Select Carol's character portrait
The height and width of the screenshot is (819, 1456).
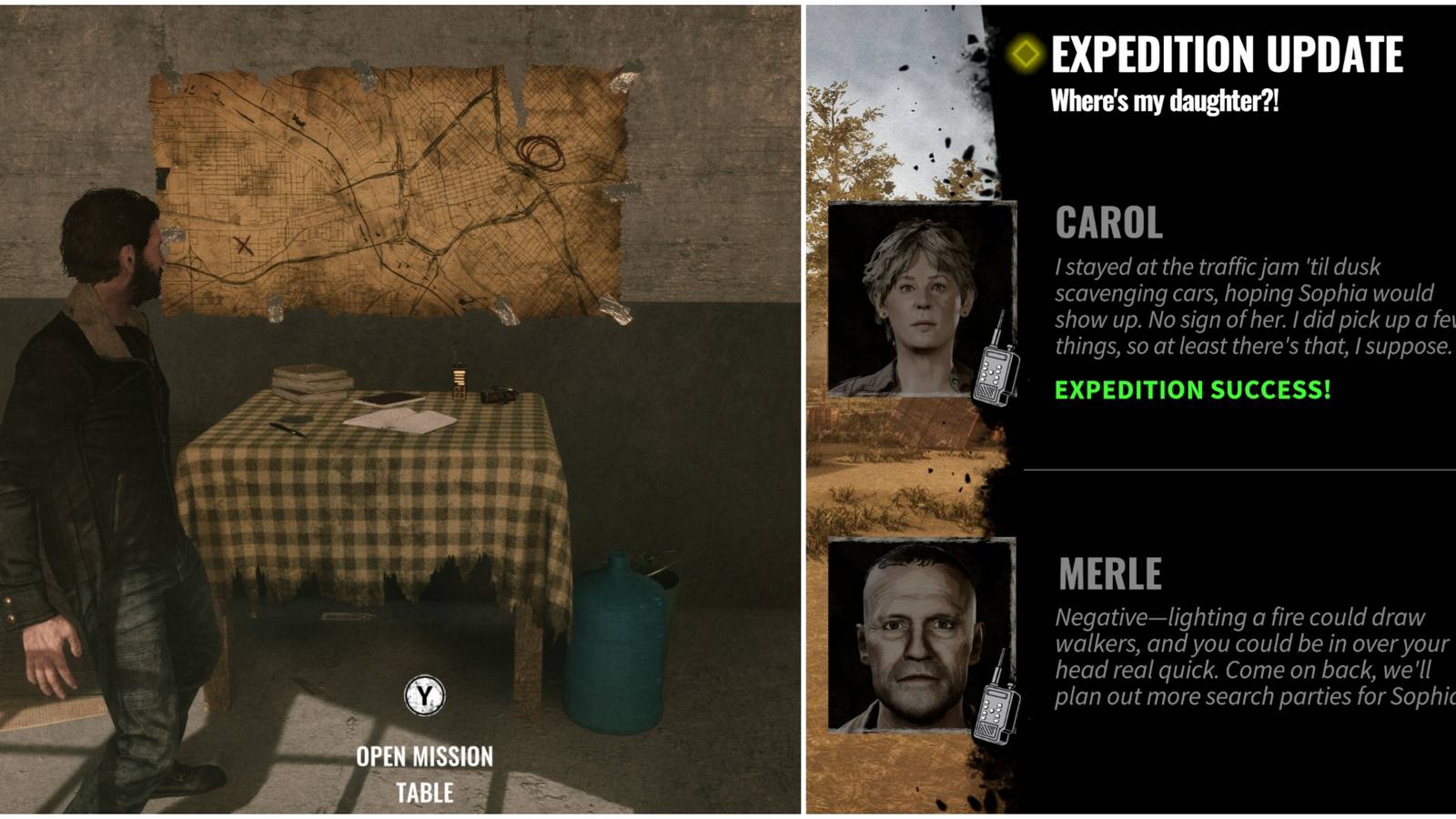(920, 300)
